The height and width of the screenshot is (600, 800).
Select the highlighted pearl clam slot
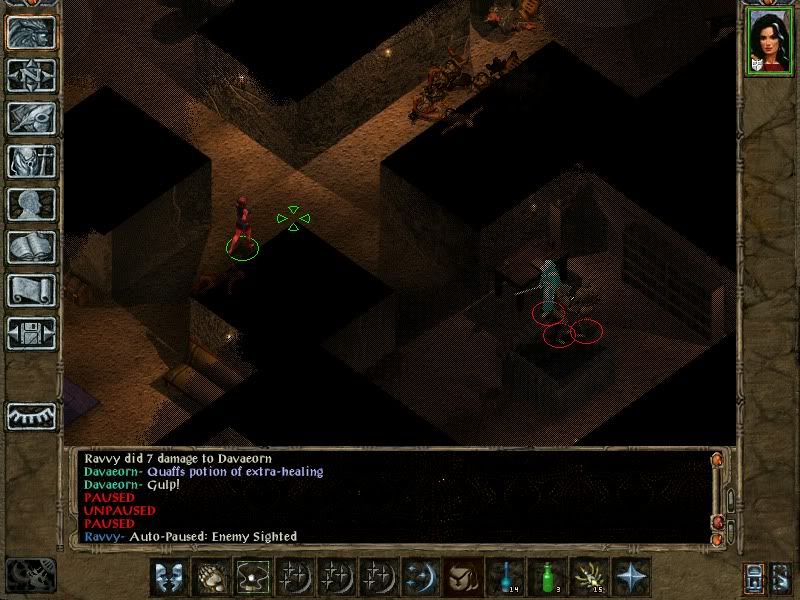(x=253, y=577)
